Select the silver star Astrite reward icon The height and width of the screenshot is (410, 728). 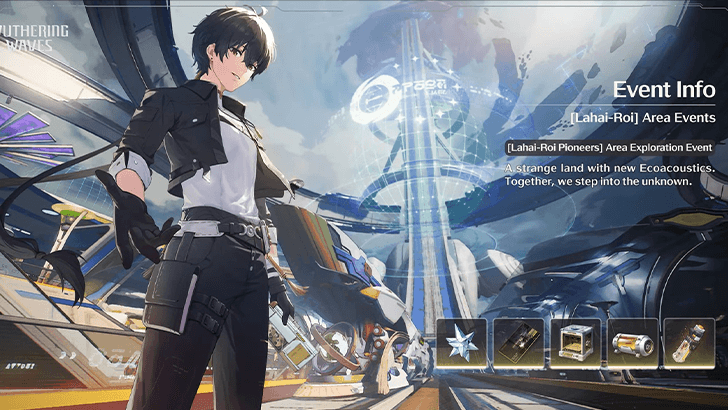pyautogui.click(x=462, y=344)
